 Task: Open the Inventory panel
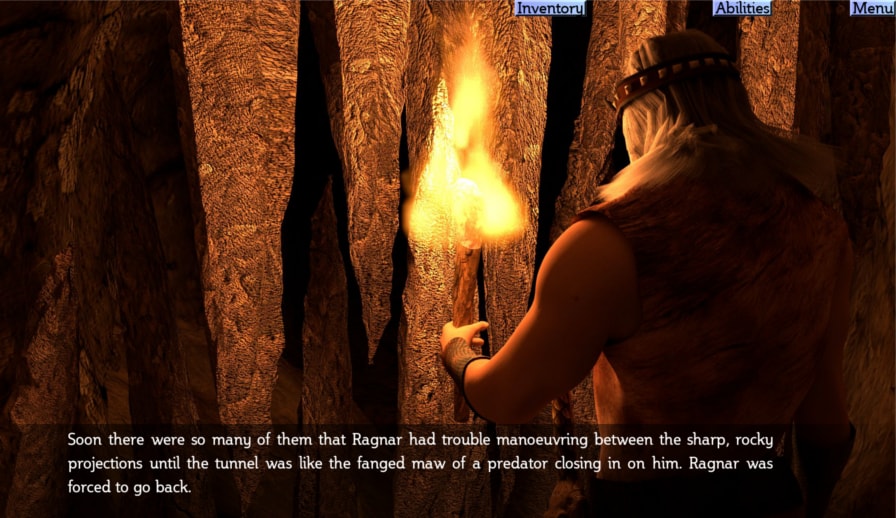(x=549, y=8)
